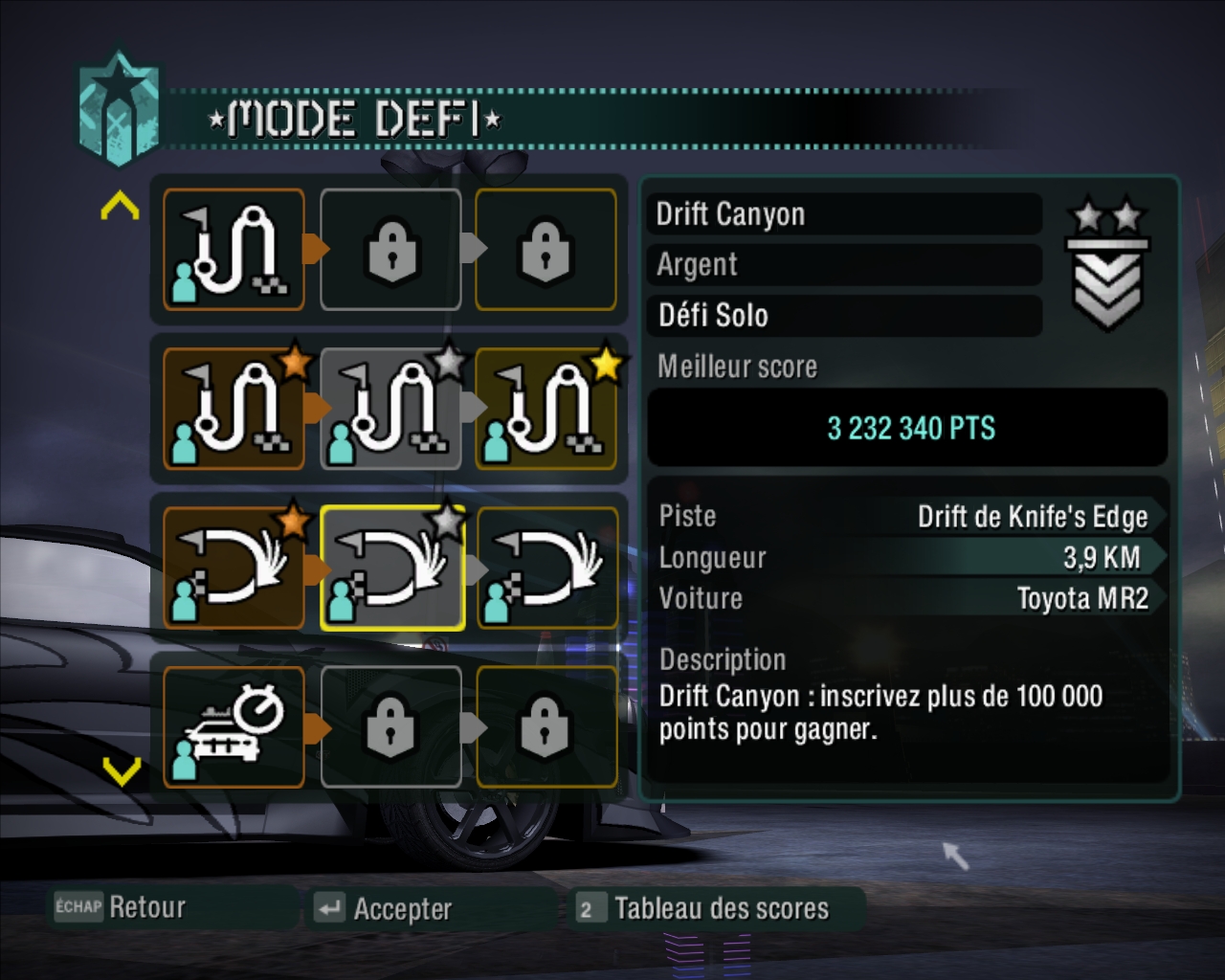The image size is (1225, 980).
Task: Pick the gold-starred winding track challenge
Action: [546, 410]
